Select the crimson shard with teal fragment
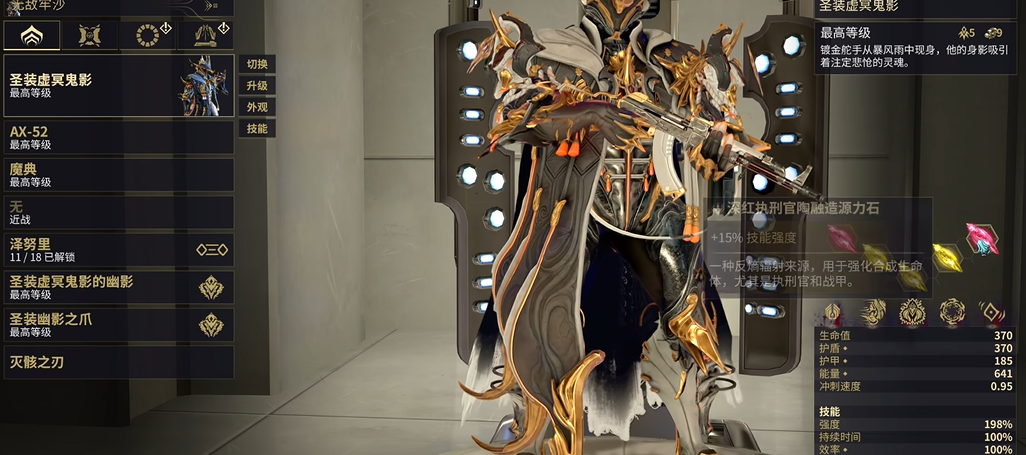This screenshot has height=455, width=1026. [x=982, y=238]
